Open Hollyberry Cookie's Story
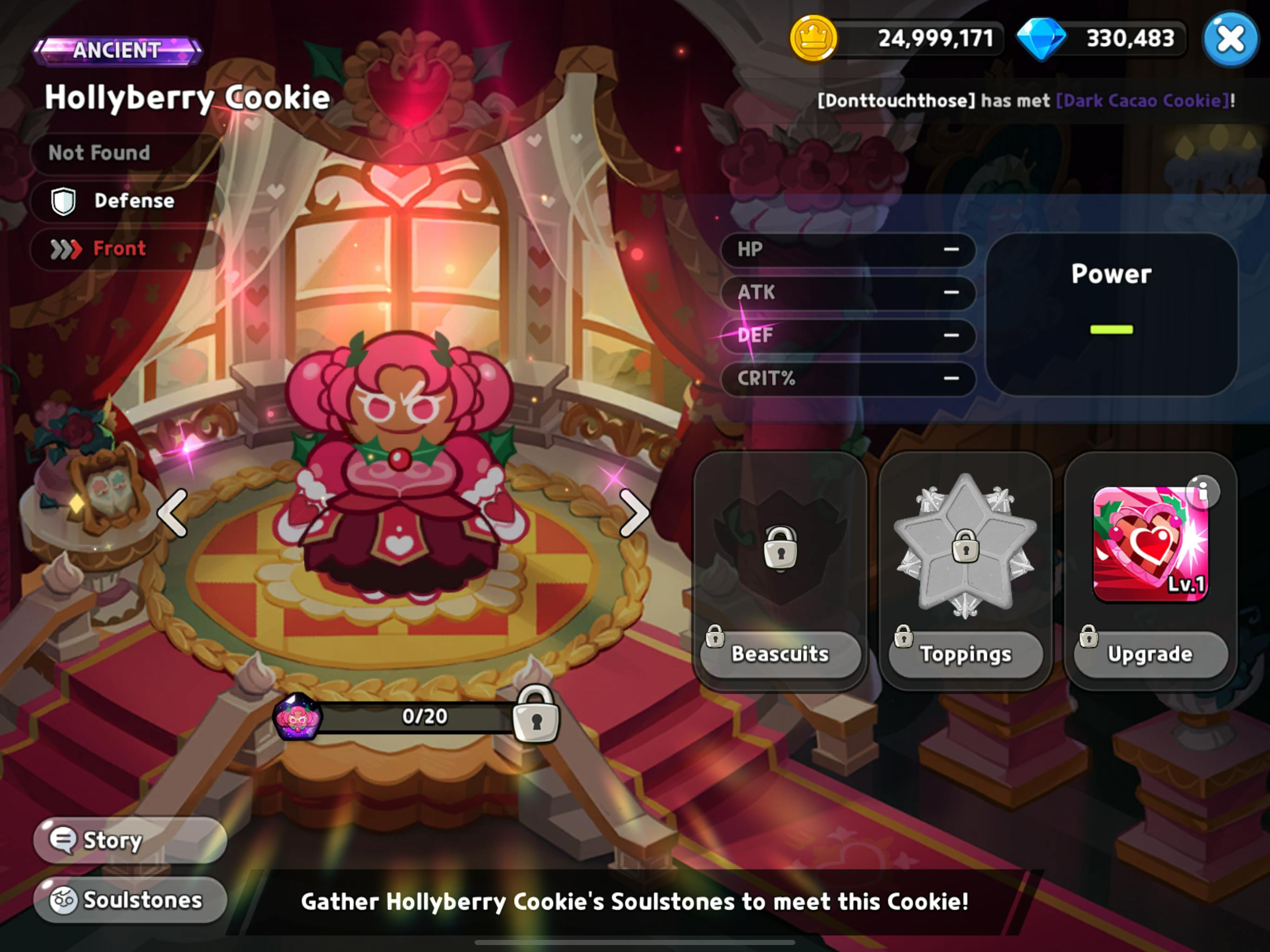Screen dimensions: 1270x952 130,840
